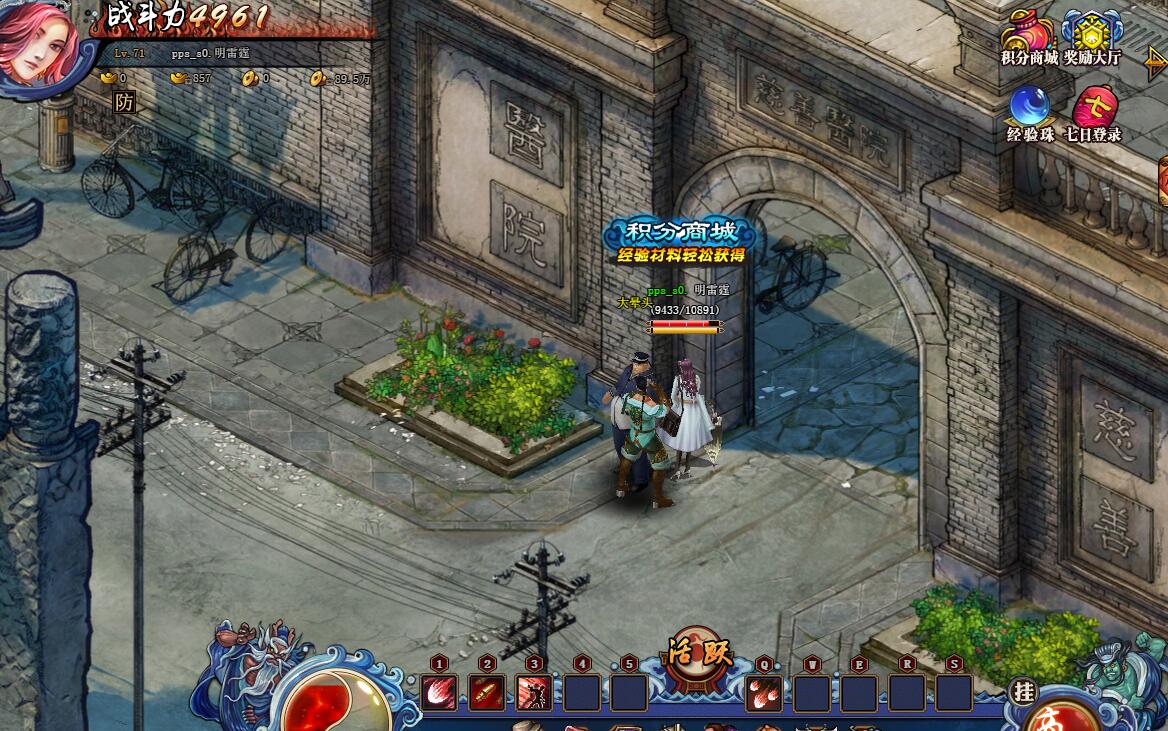The height and width of the screenshot is (731, 1168).
Task: Use the red scroll skill in slot 2
Action: pos(487,692)
